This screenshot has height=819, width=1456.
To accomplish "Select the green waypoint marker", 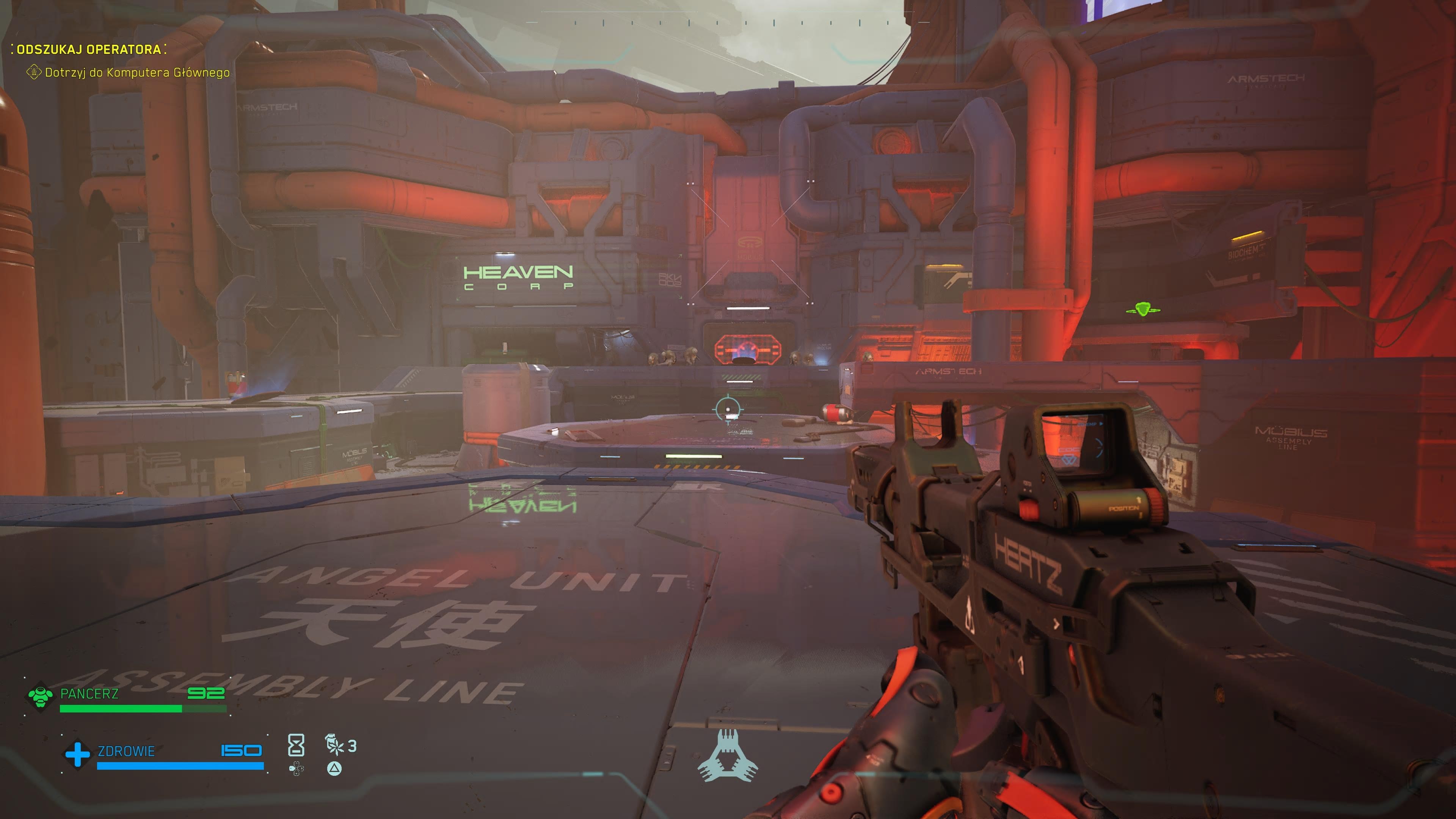I will [1143, 309].
